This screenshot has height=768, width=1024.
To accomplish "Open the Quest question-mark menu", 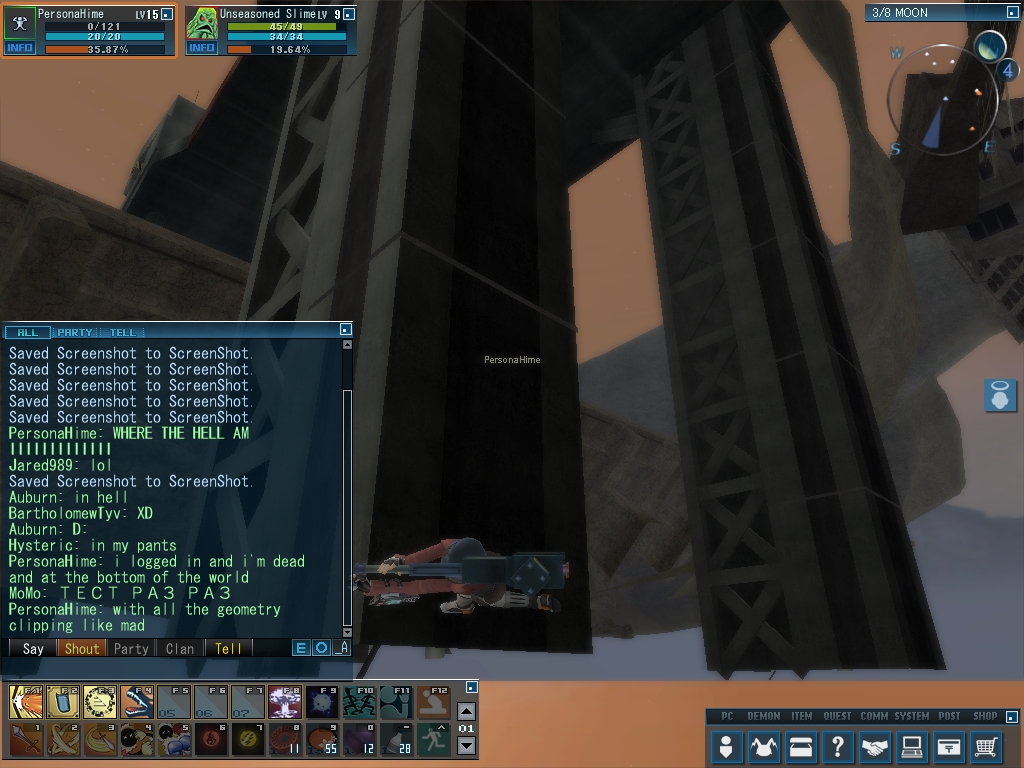I will tap(837, 746).
